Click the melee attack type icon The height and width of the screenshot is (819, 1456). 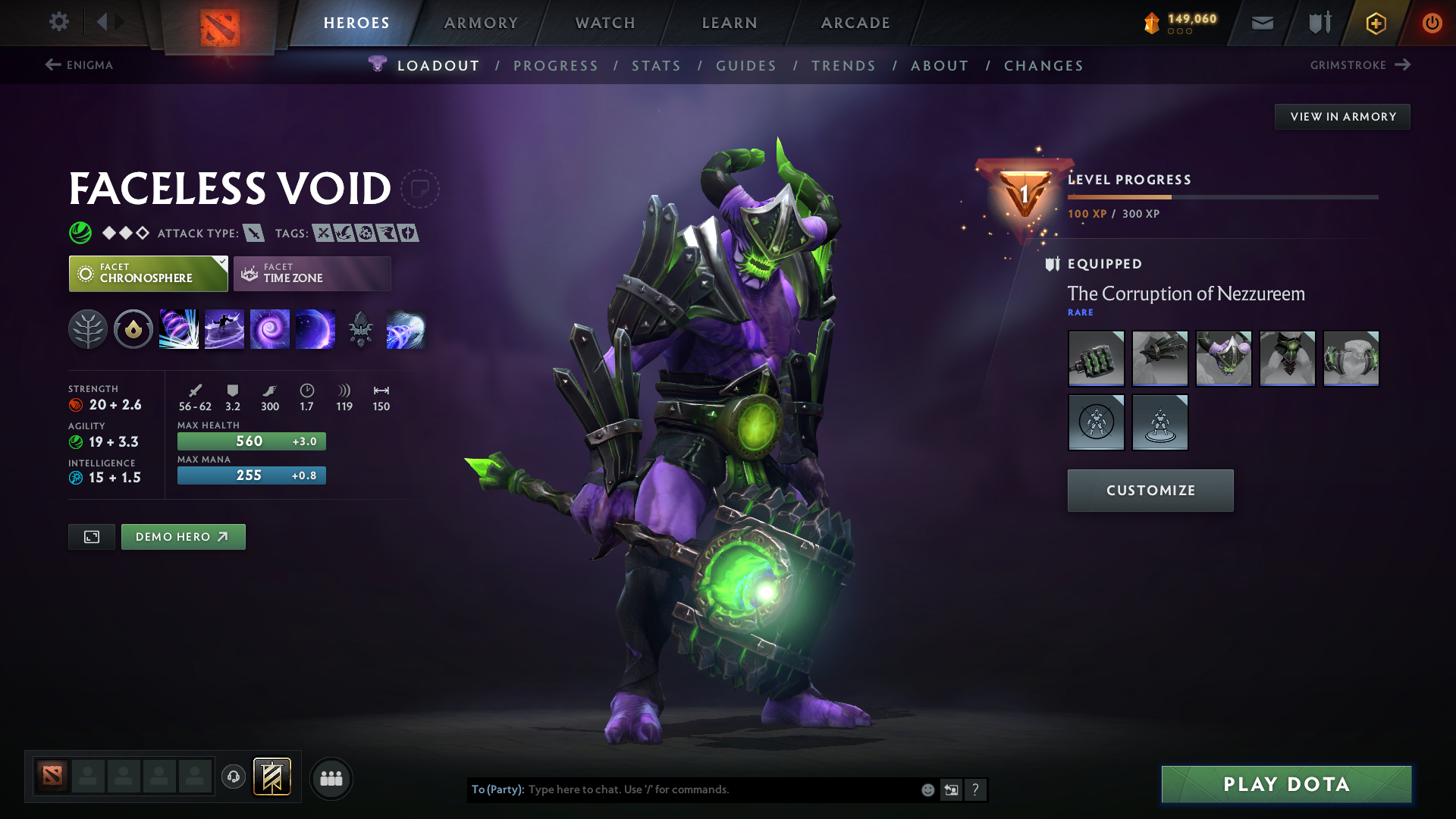[x=256, y=233]
